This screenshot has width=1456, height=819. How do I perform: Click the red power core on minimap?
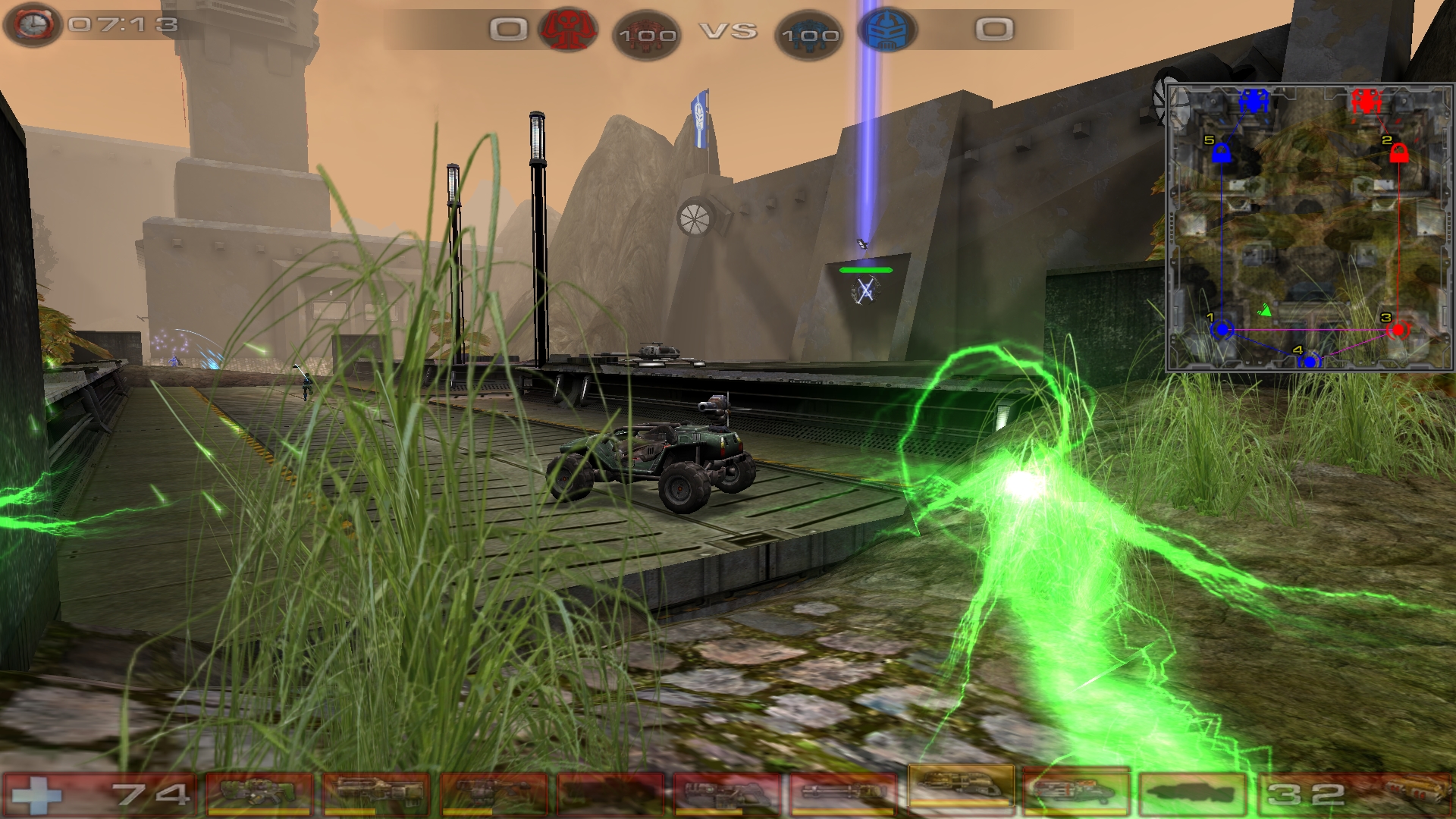(1367, 101)
